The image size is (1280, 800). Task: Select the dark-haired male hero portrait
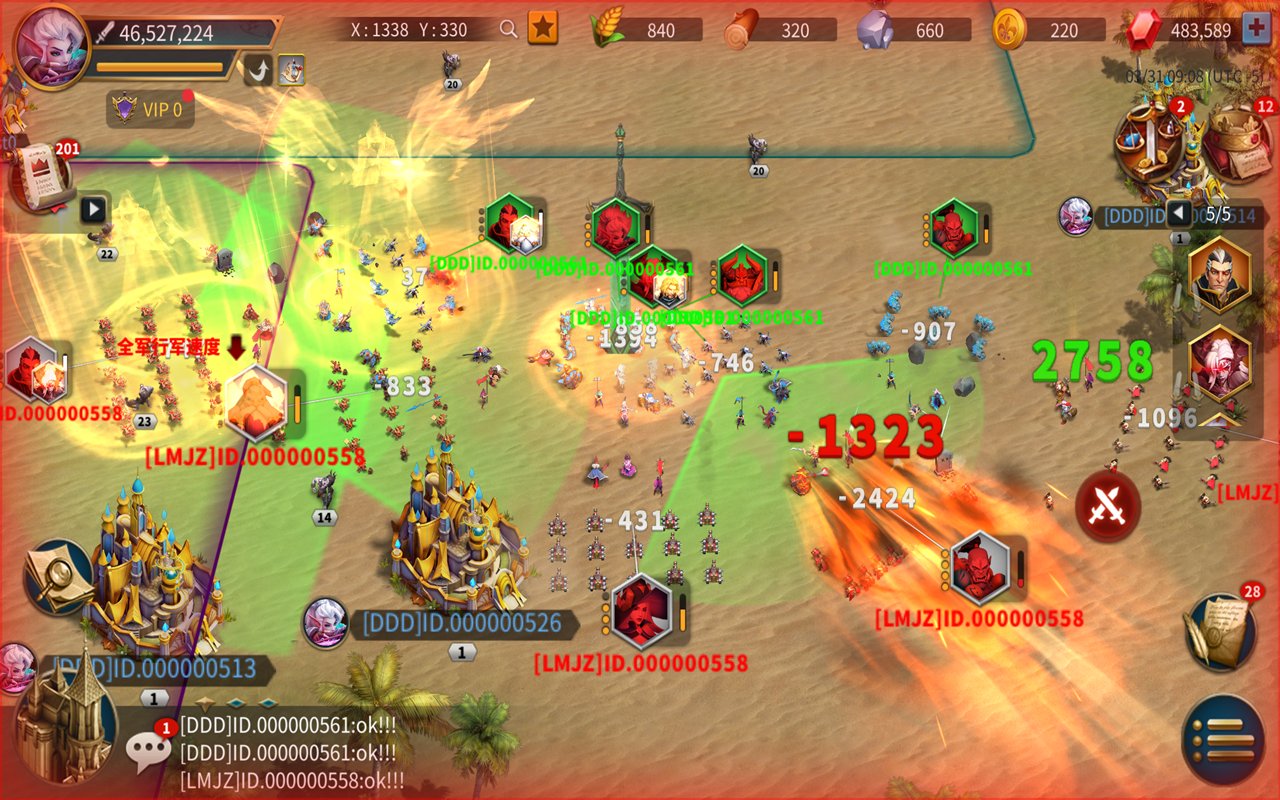click(1219, 275)
